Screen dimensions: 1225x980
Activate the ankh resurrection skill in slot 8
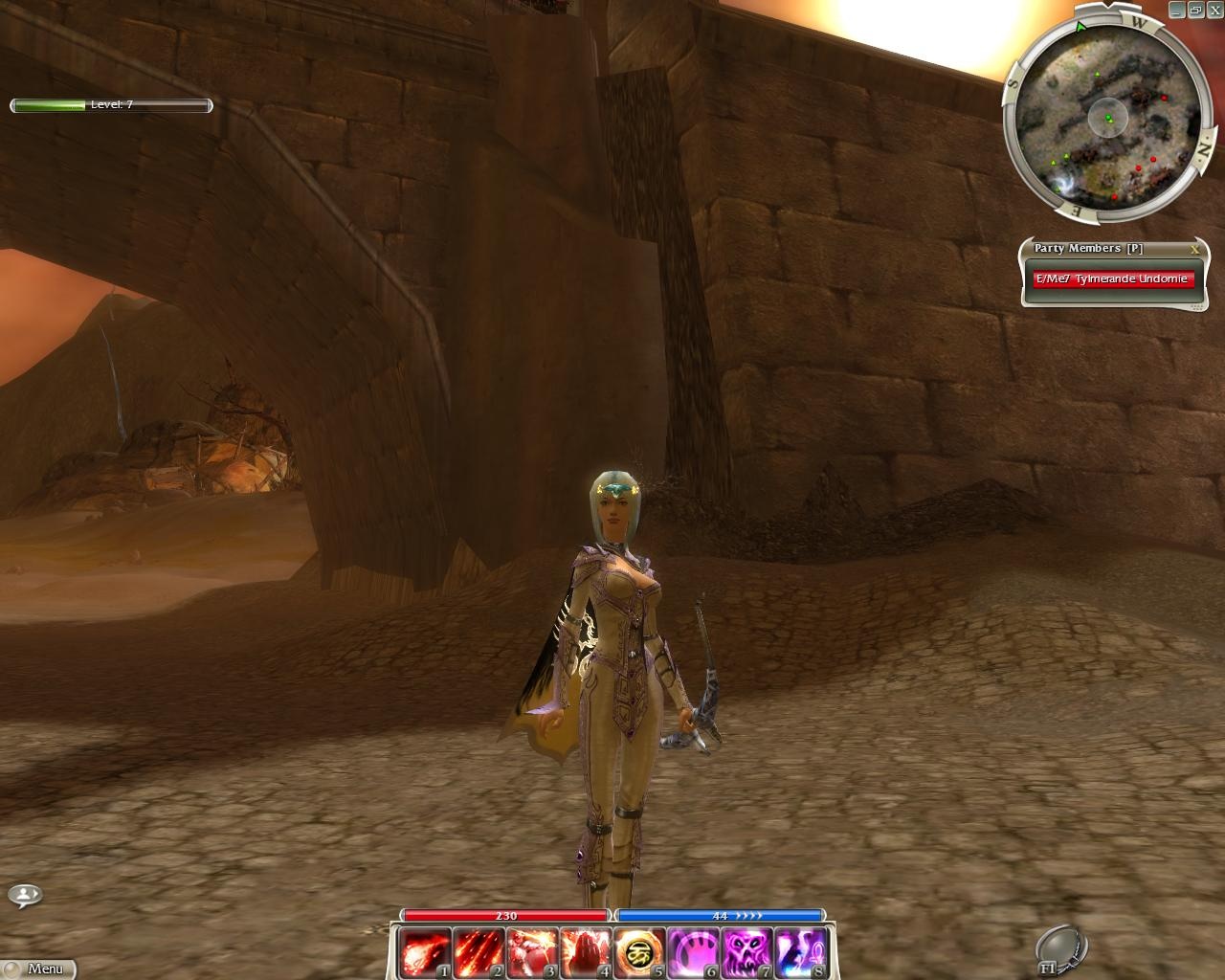798,952
